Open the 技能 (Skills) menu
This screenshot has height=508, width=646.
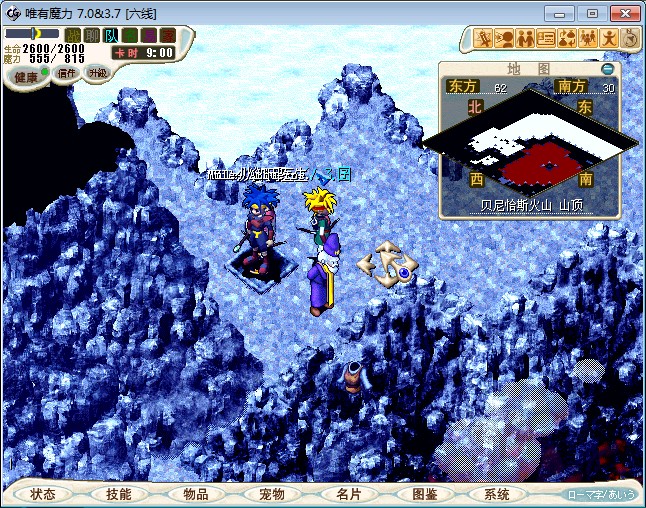click(119, 494)
